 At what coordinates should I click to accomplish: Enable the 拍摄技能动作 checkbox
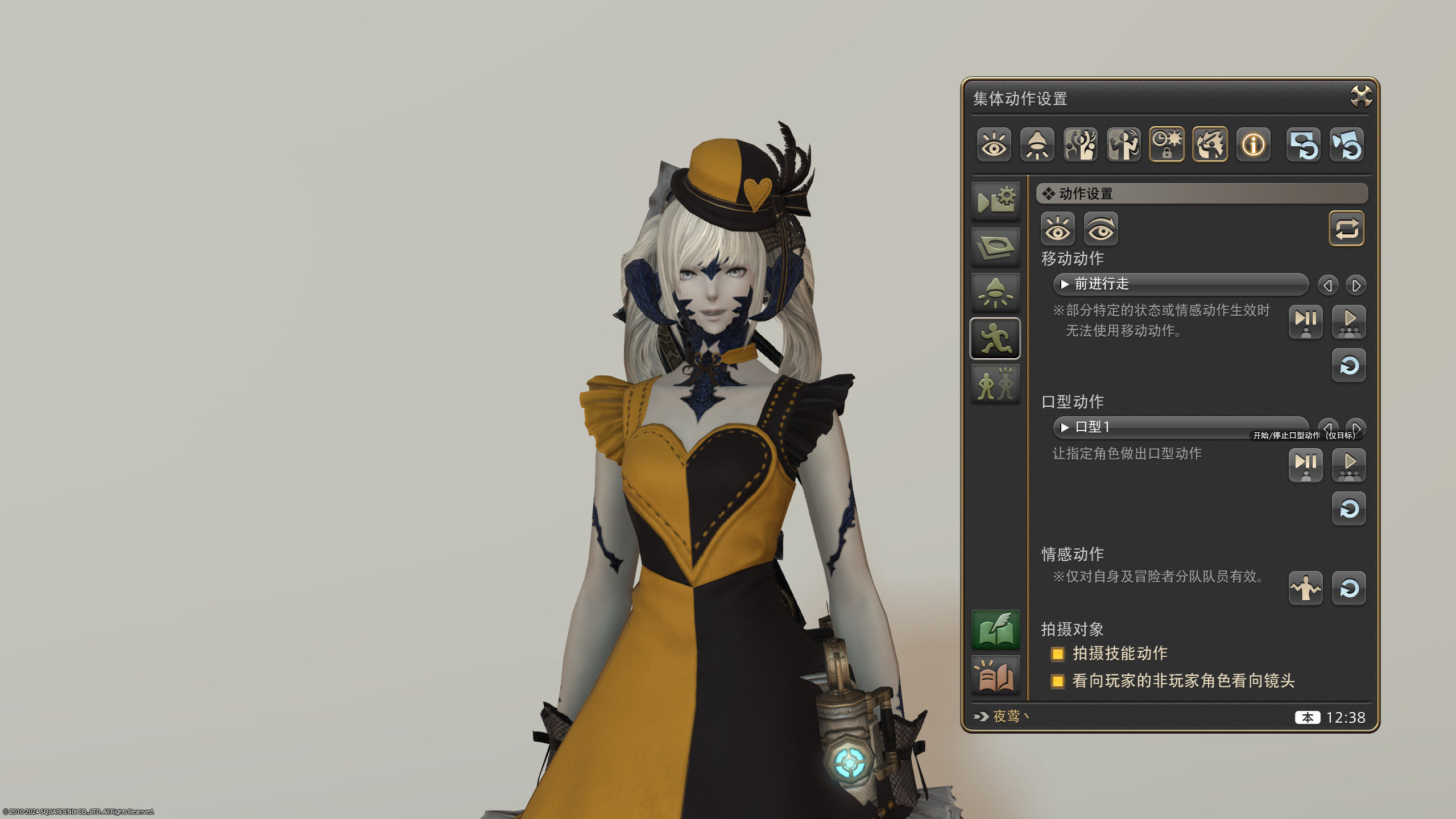(x=1059, y=654)
